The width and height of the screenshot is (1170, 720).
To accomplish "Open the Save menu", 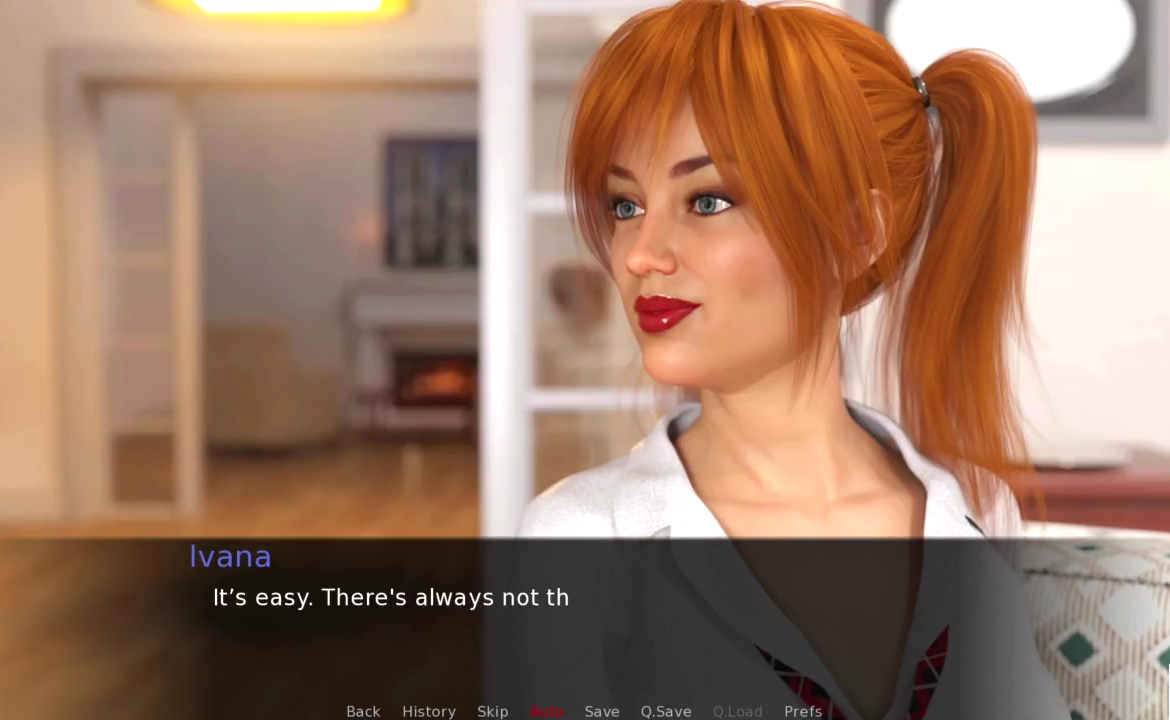I will [602, 711].
